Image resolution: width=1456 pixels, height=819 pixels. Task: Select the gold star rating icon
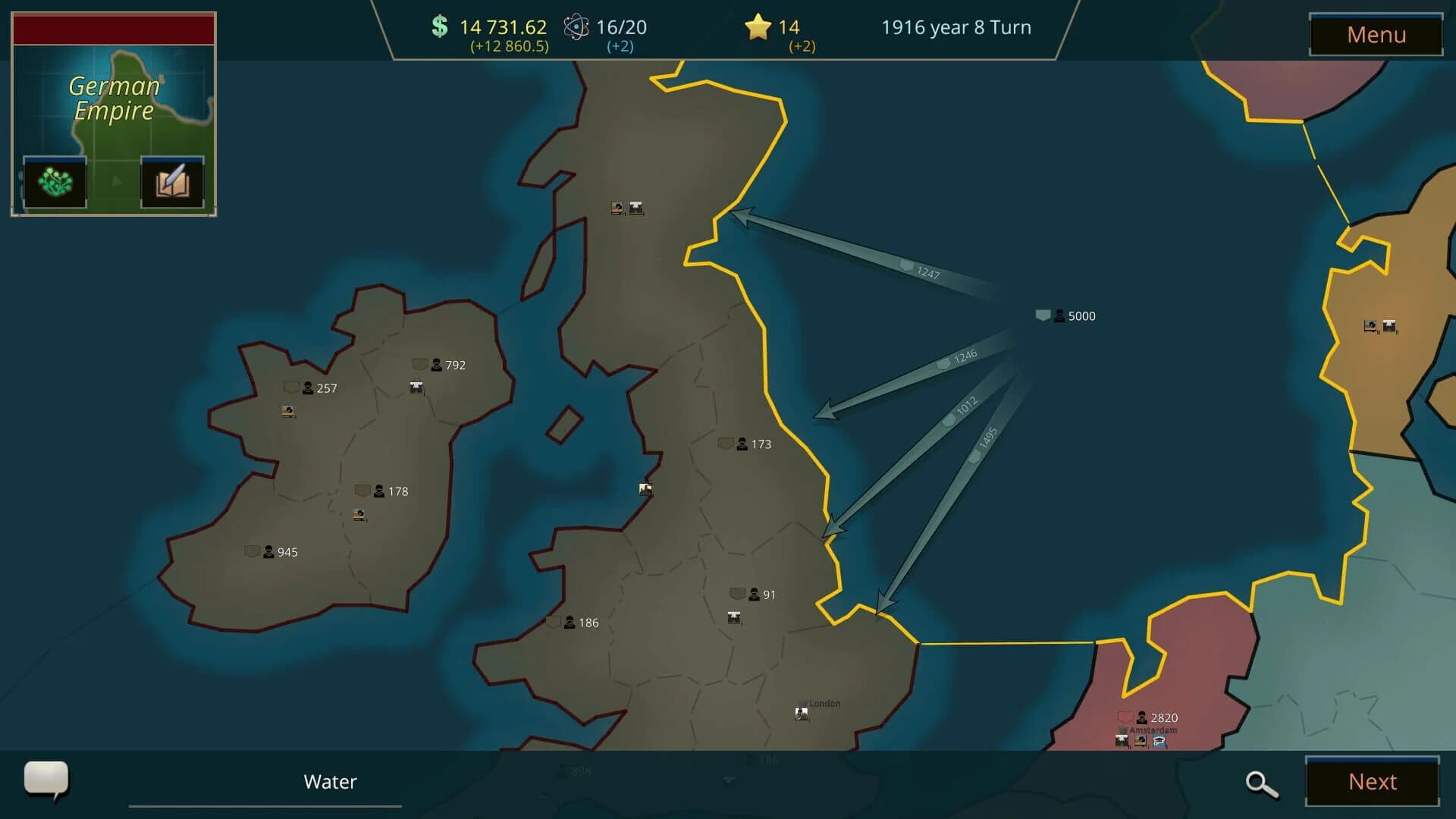coord(756,27)
